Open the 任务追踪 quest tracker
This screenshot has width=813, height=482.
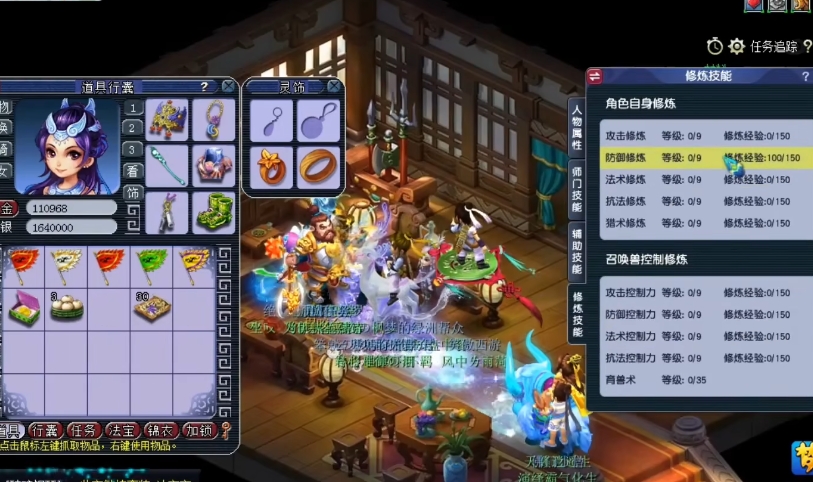[774, 46]
